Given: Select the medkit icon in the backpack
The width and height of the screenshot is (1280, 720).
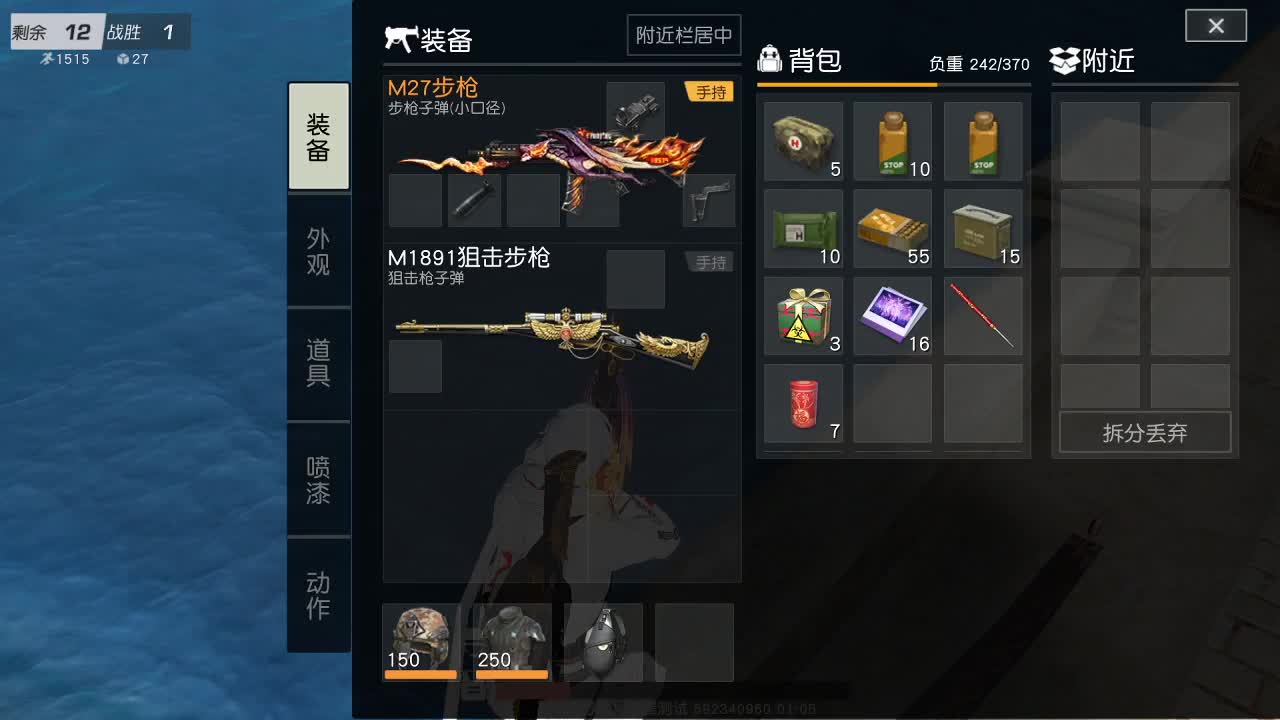Looking at the screenshot, I should [803, 140].
